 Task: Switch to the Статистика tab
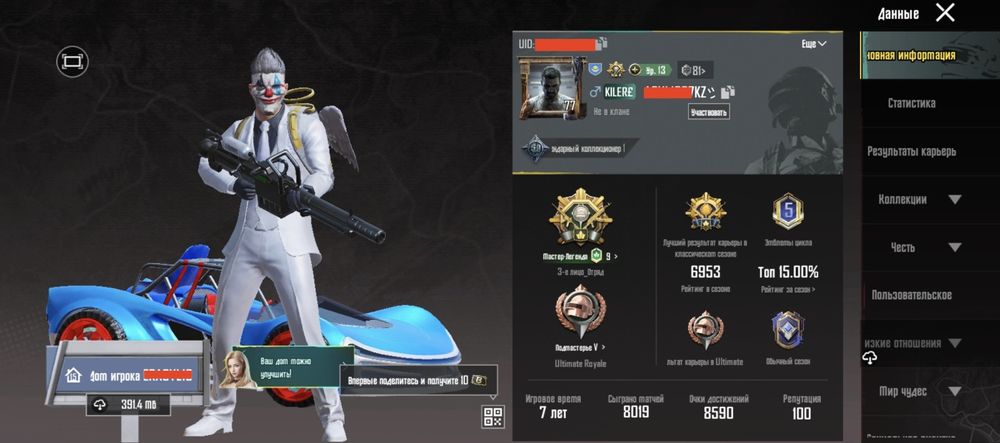coord(911,103)
